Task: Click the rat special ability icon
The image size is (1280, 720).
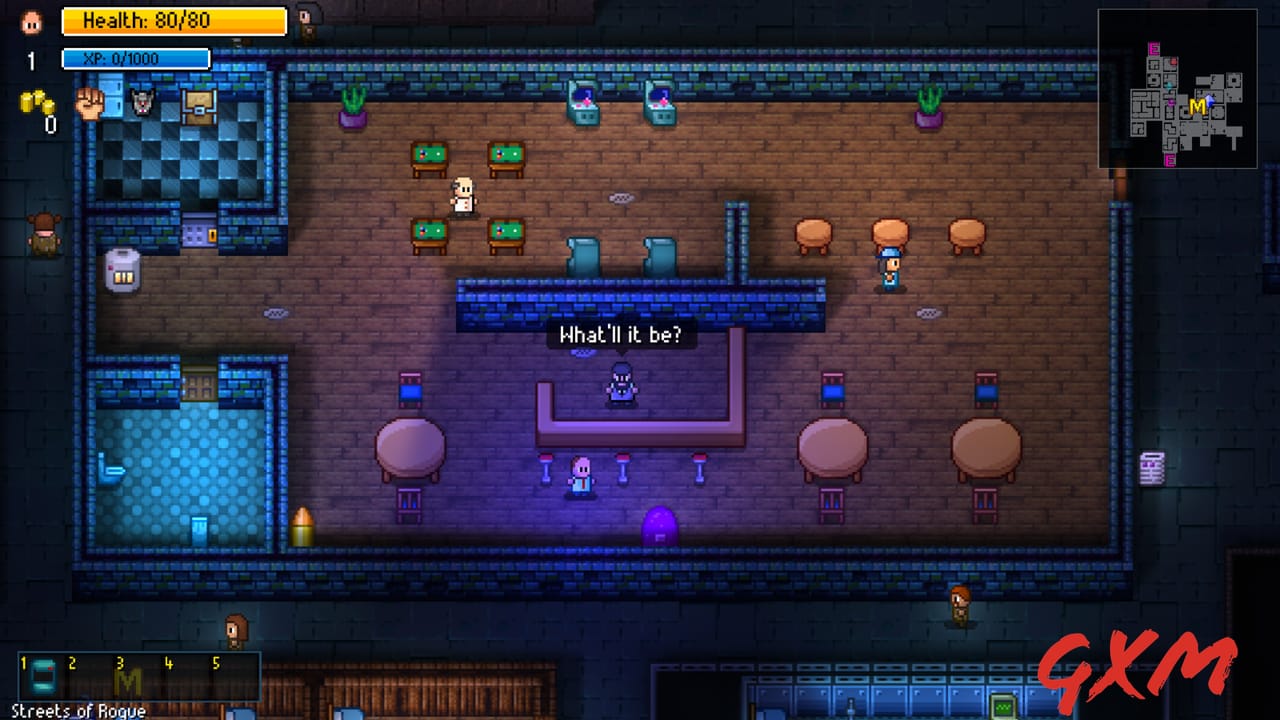Action: (x=143, y=104)
